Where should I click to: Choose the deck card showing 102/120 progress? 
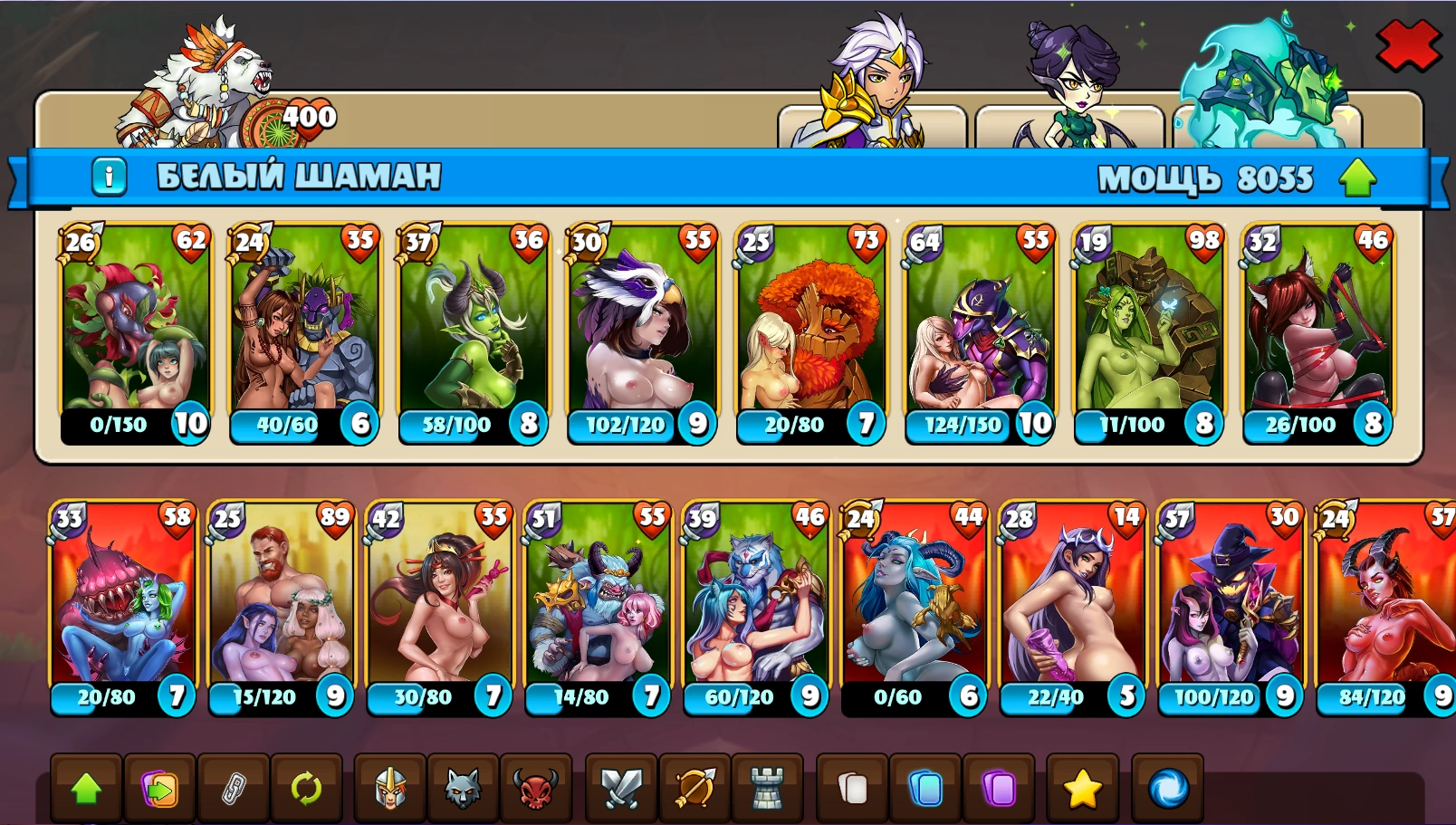click(x=641, y=333)
